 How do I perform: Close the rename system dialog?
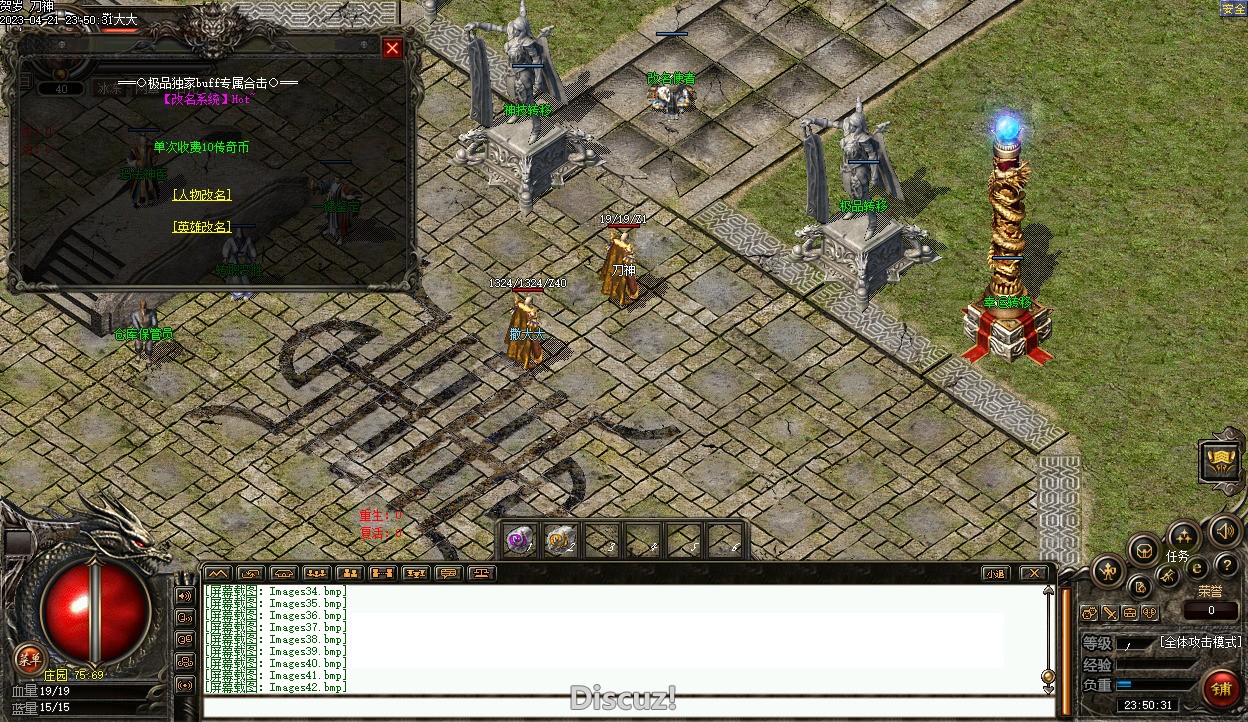click(x=392, y=48)
